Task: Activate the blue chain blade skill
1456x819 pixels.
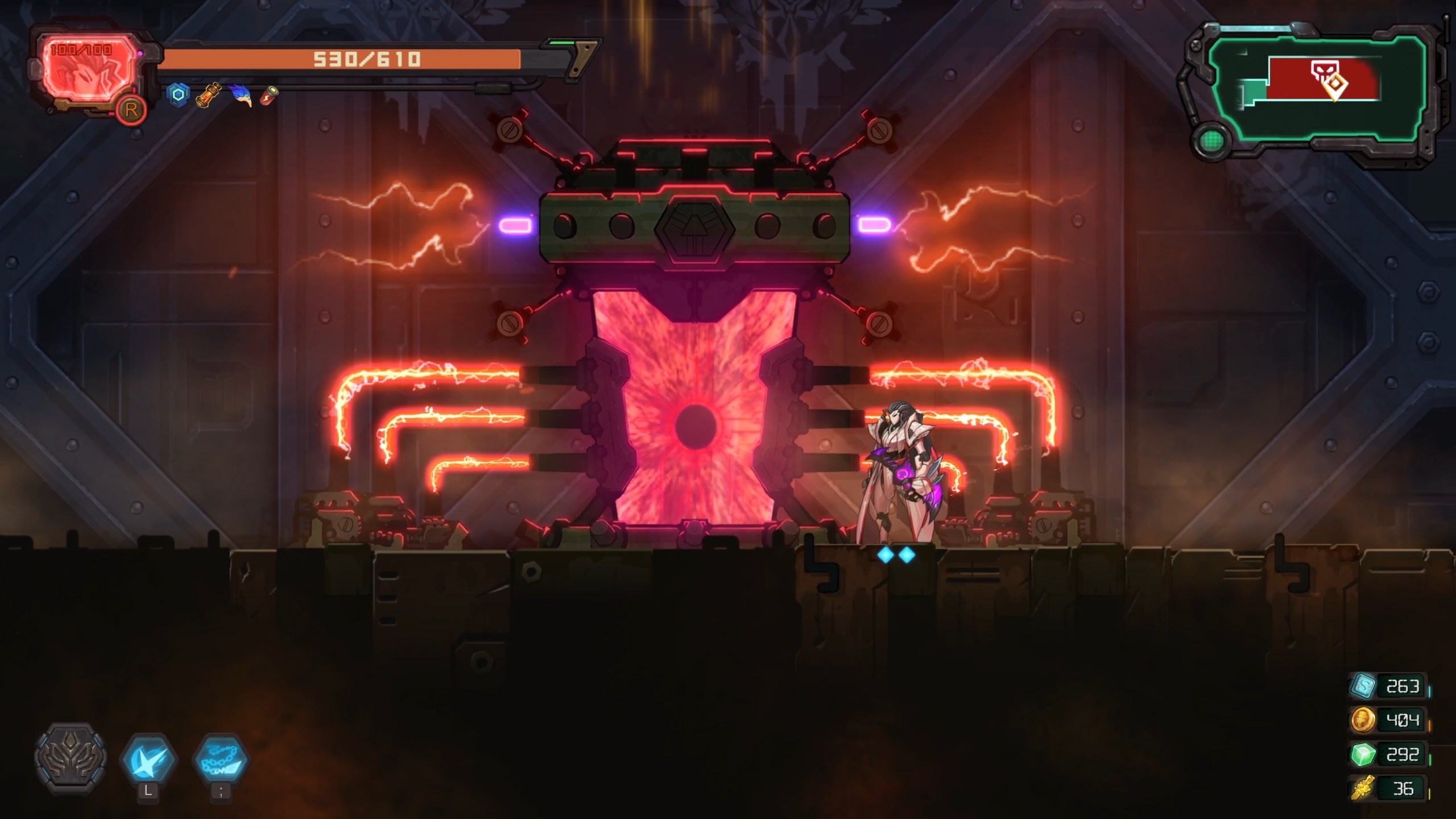Action: pyautogui.click(x=221, y=759)
